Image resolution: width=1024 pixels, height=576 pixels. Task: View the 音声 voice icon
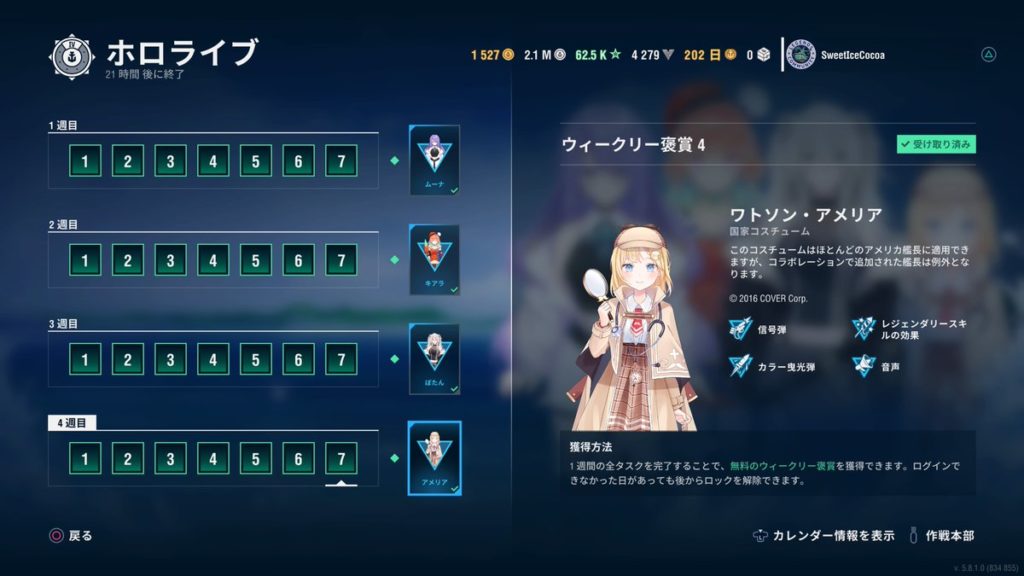[864, 367]
